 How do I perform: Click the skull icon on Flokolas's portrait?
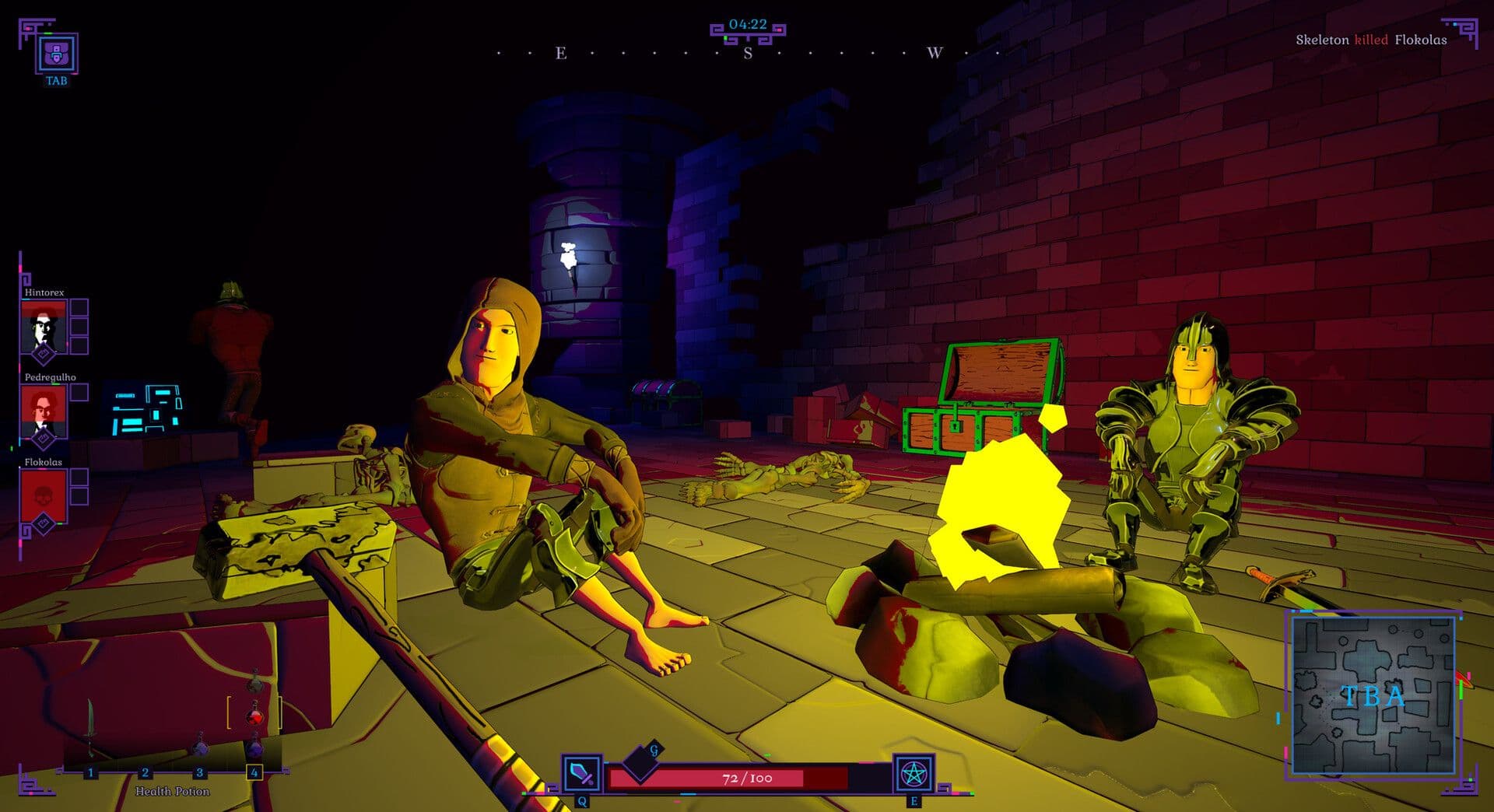tap(44, 496)
